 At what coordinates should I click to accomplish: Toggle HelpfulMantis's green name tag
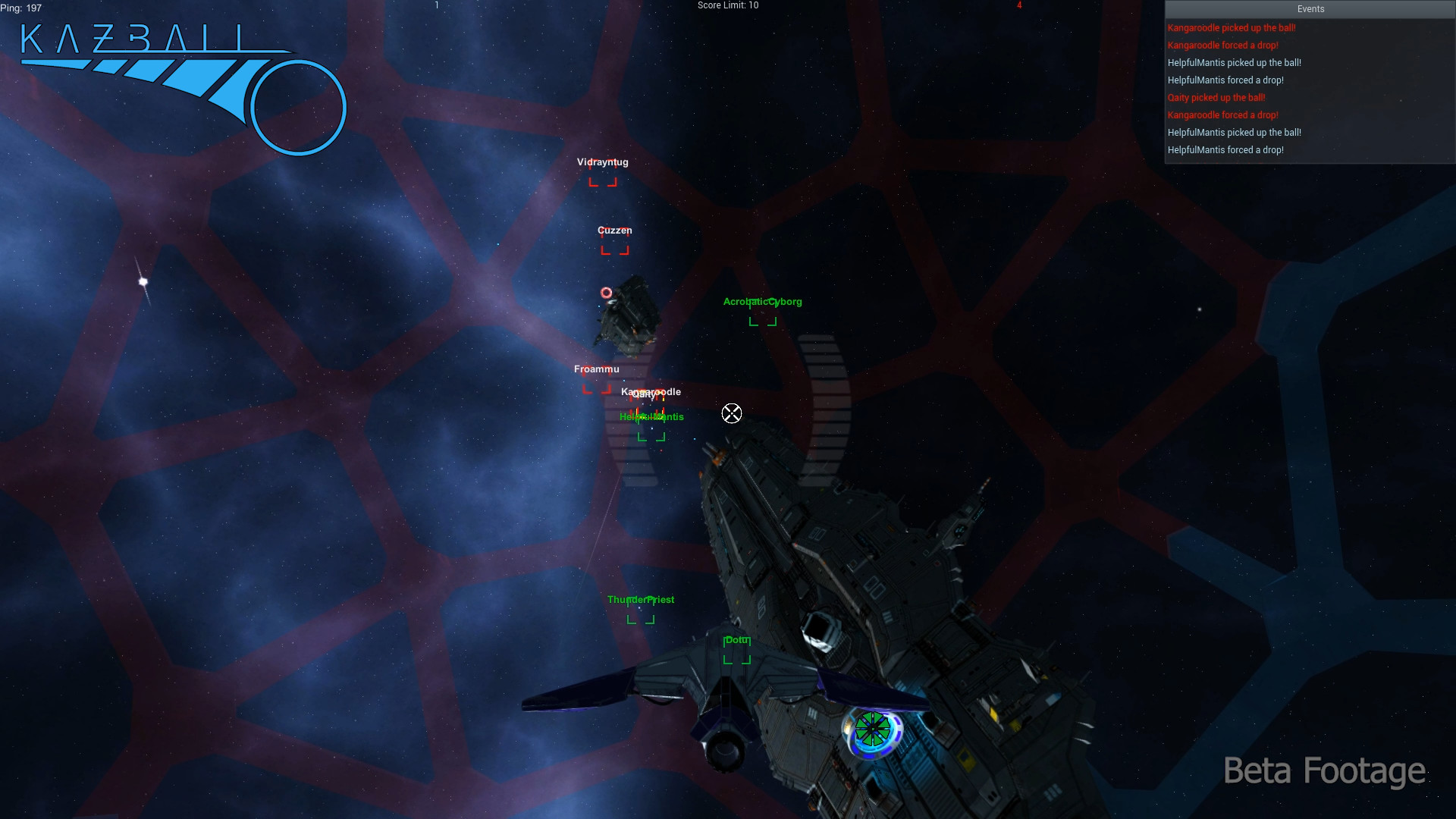(x=651, y=416)
